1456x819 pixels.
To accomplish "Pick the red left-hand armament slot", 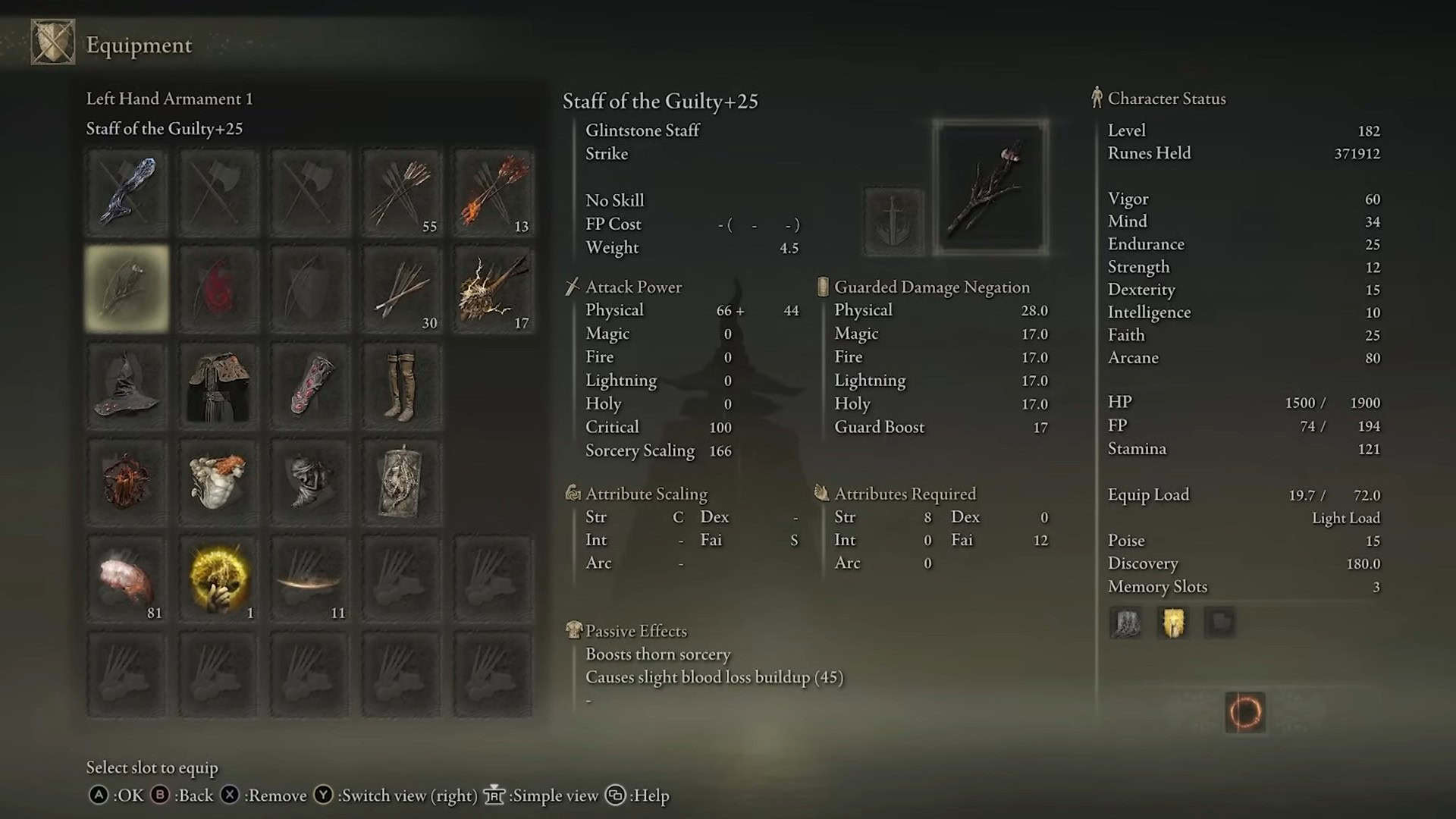I will click(x=218, y=289).
